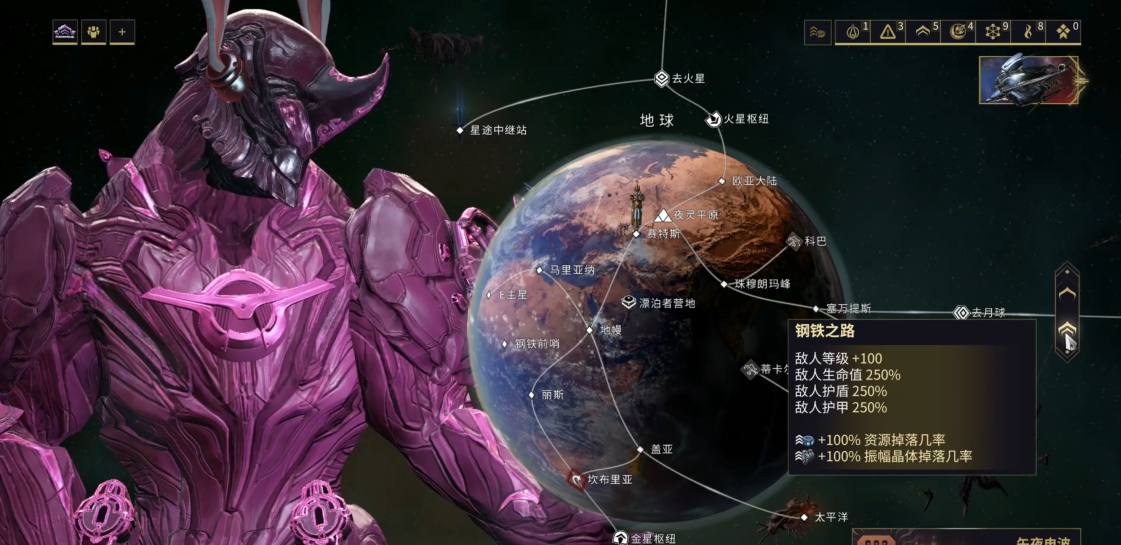Viewport: 1121px width, 545px height.
Task: Switch to normal difficulty single chevron
Action: [1067, 292]
